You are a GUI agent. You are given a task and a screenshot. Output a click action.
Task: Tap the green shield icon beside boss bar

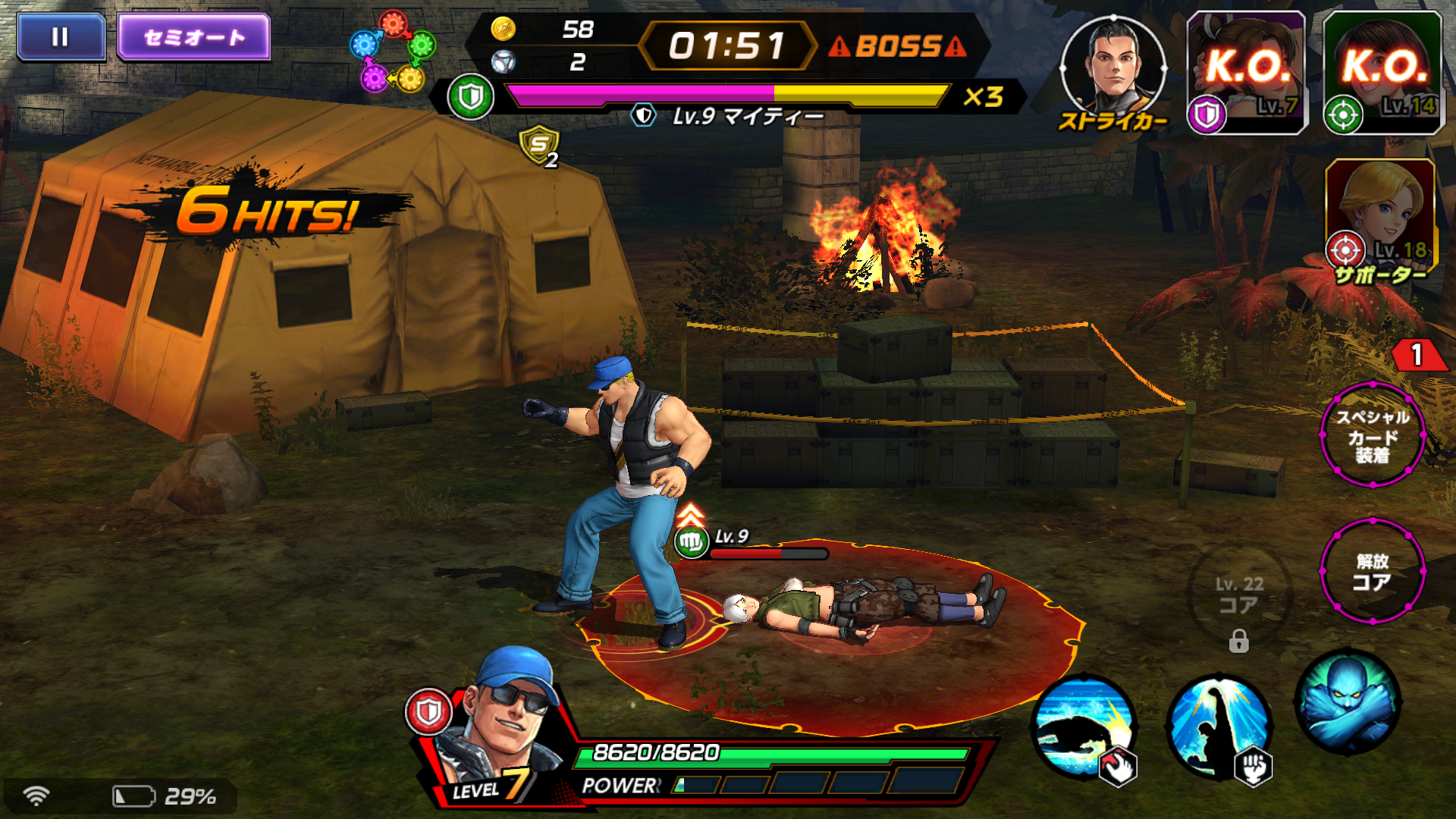(x=470, y=95)
